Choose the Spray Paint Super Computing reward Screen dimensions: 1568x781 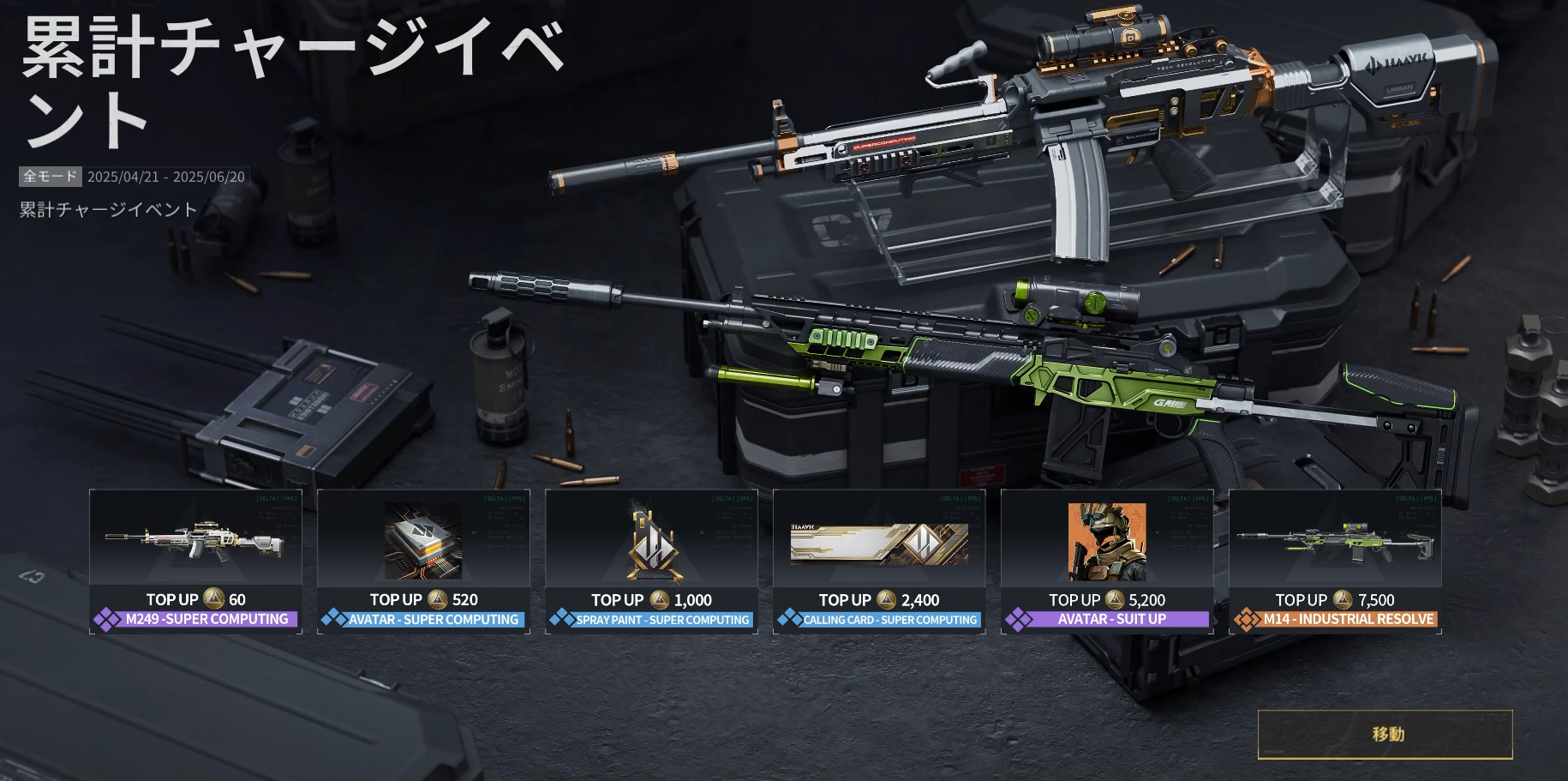click(x=651, y=561)
